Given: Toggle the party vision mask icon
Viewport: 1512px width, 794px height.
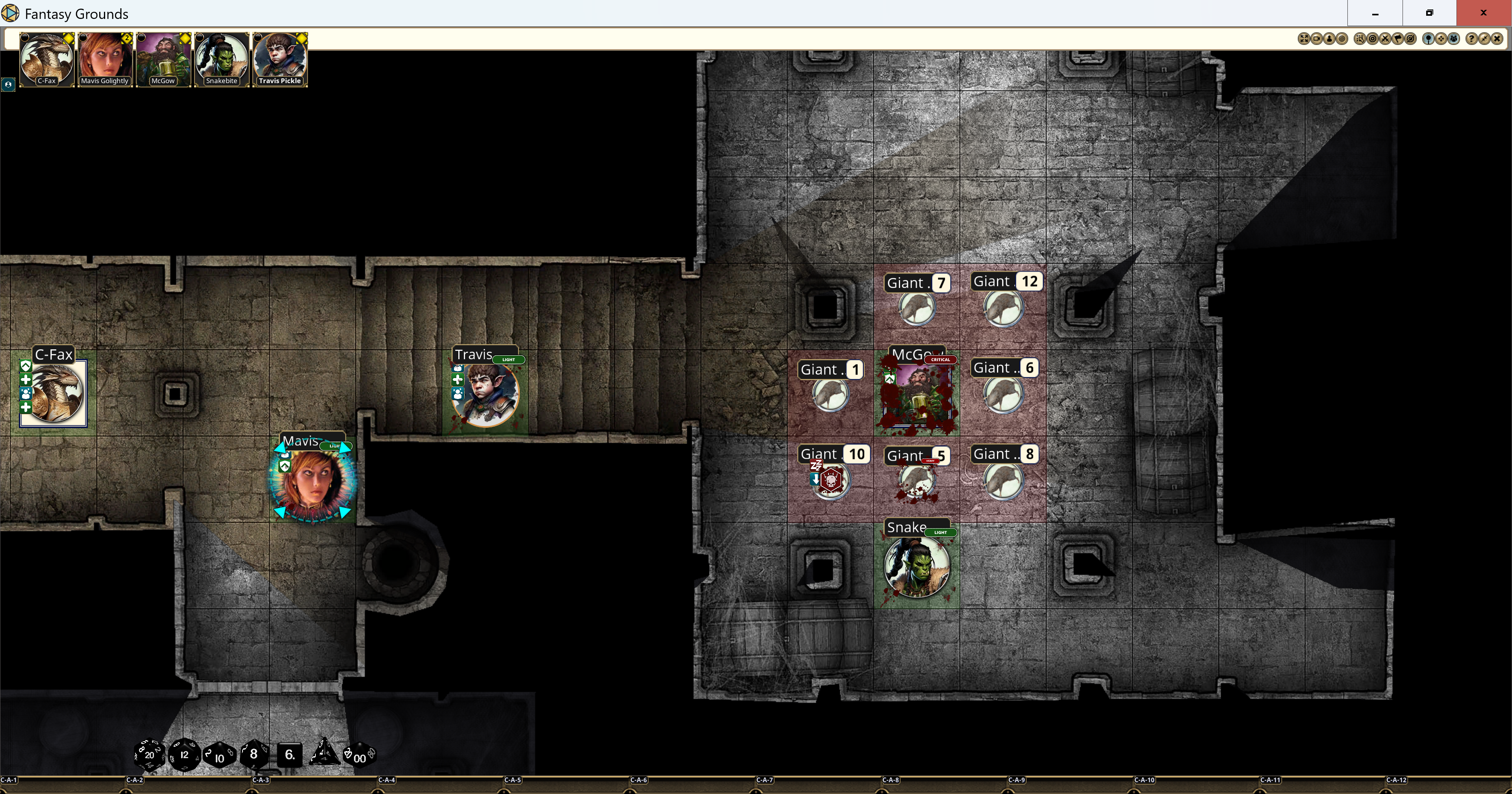Looking at the screenshot, I should click(x=1453, y=39).
